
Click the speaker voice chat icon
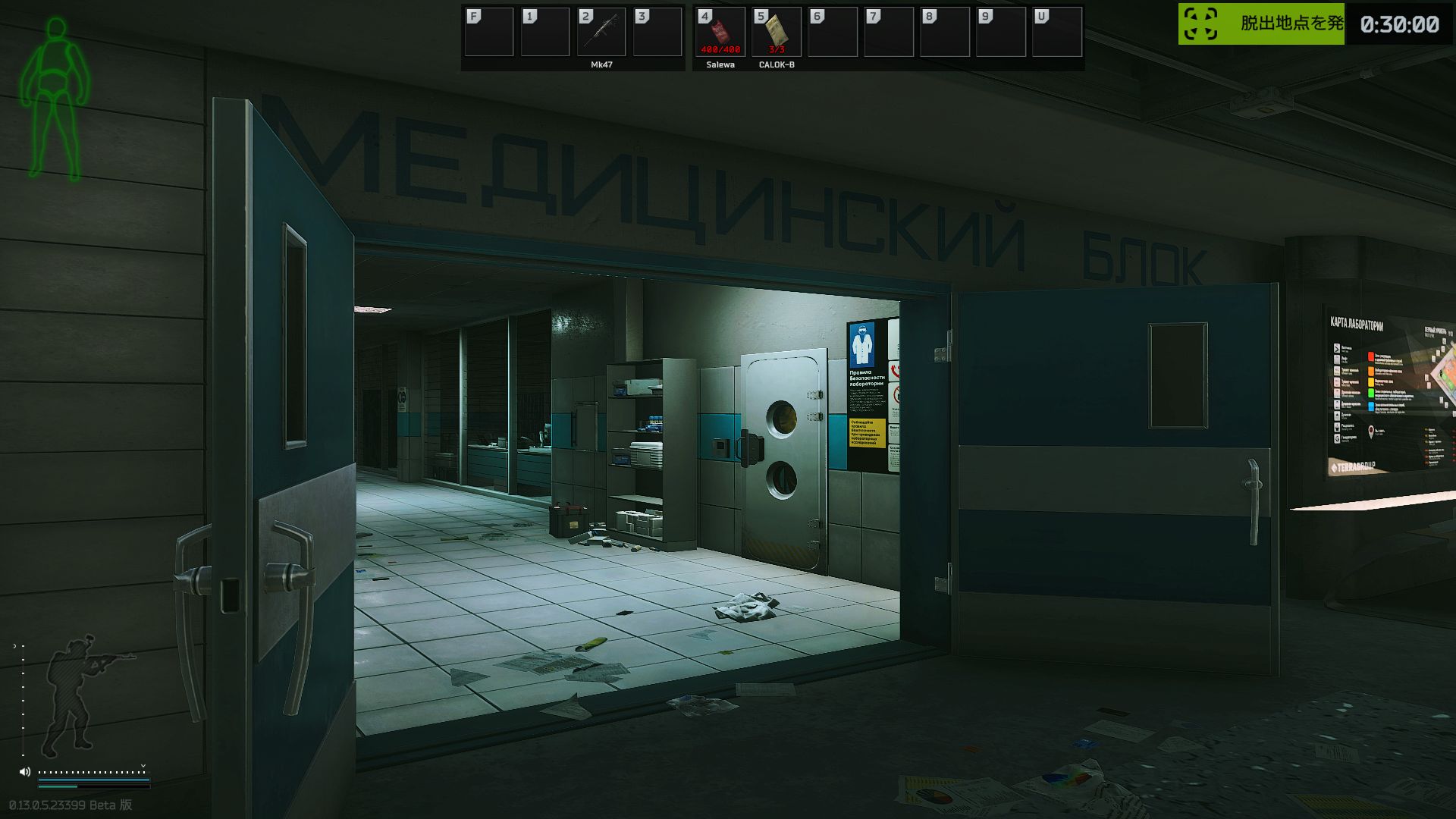click(x=25, y=771)
